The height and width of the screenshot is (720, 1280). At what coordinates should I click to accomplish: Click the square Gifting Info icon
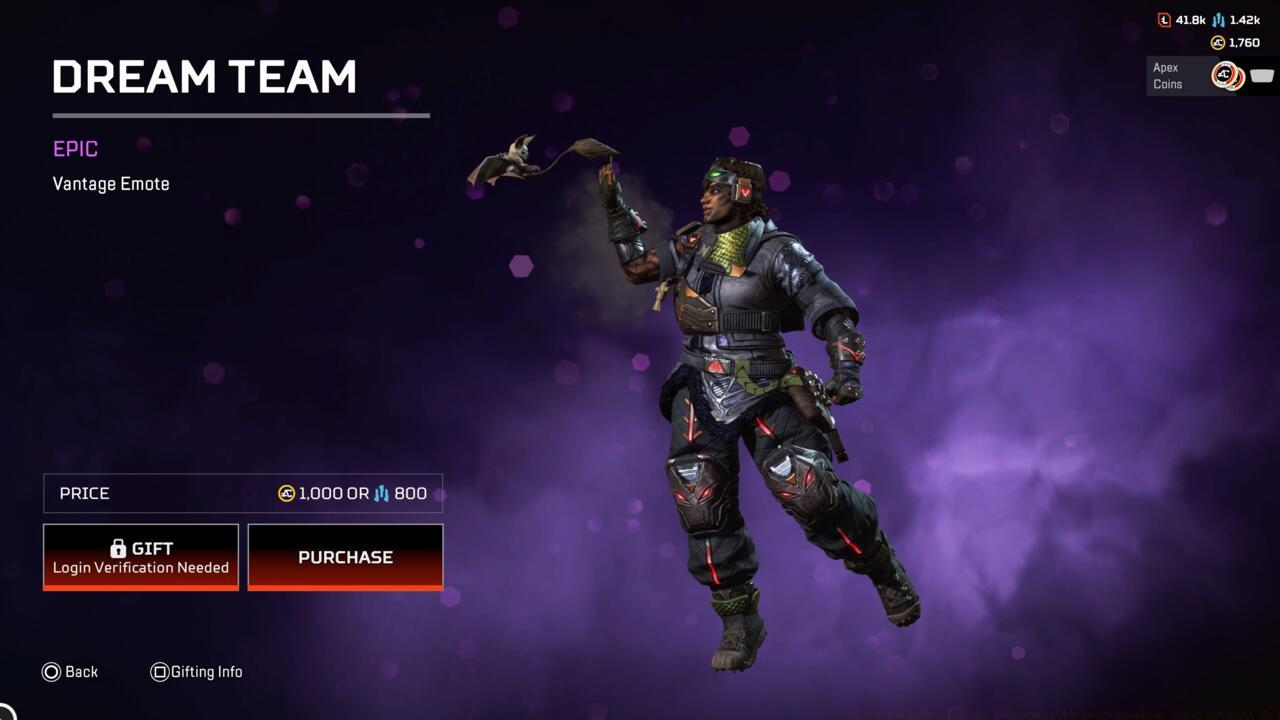click(x=159, y=671)
